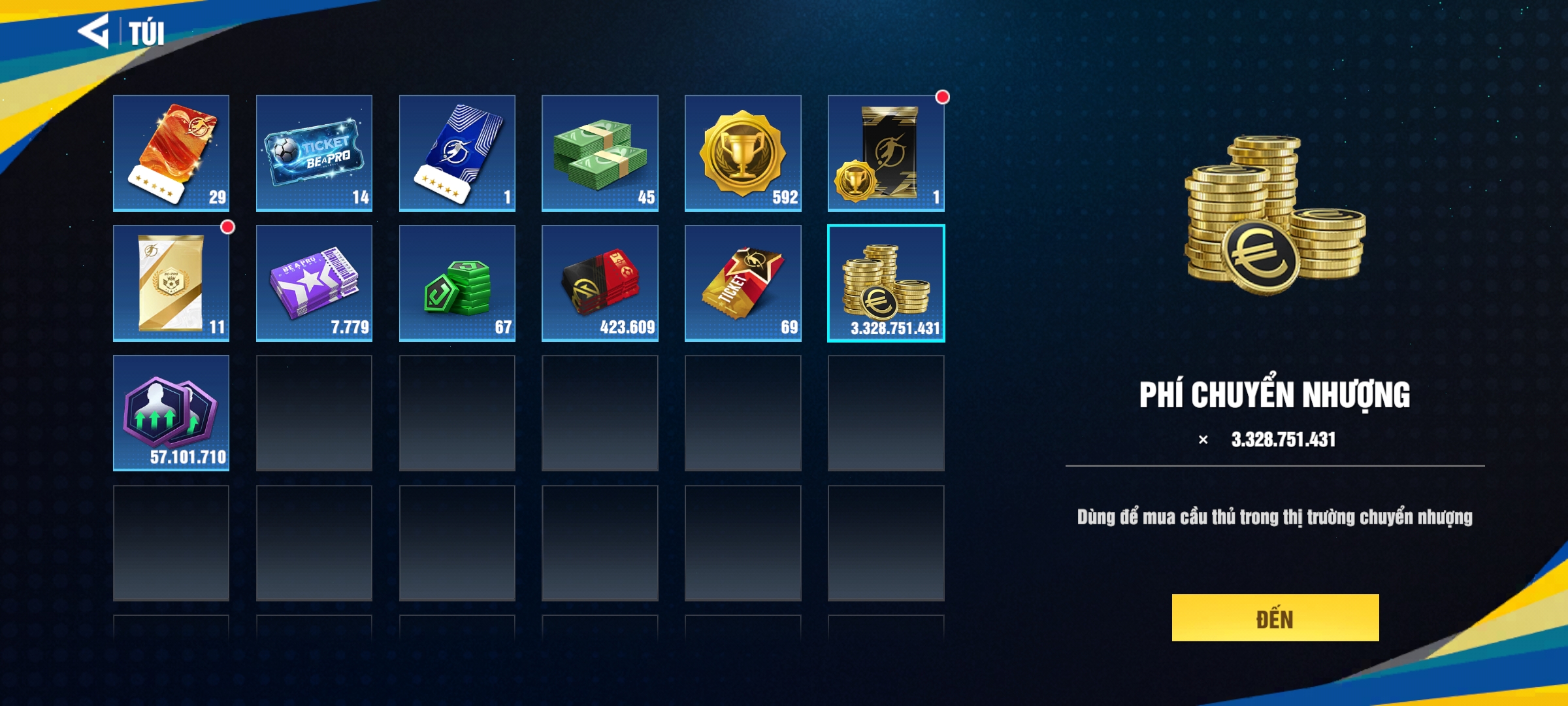Choose the purple star tickets stack

coord(314,283)
